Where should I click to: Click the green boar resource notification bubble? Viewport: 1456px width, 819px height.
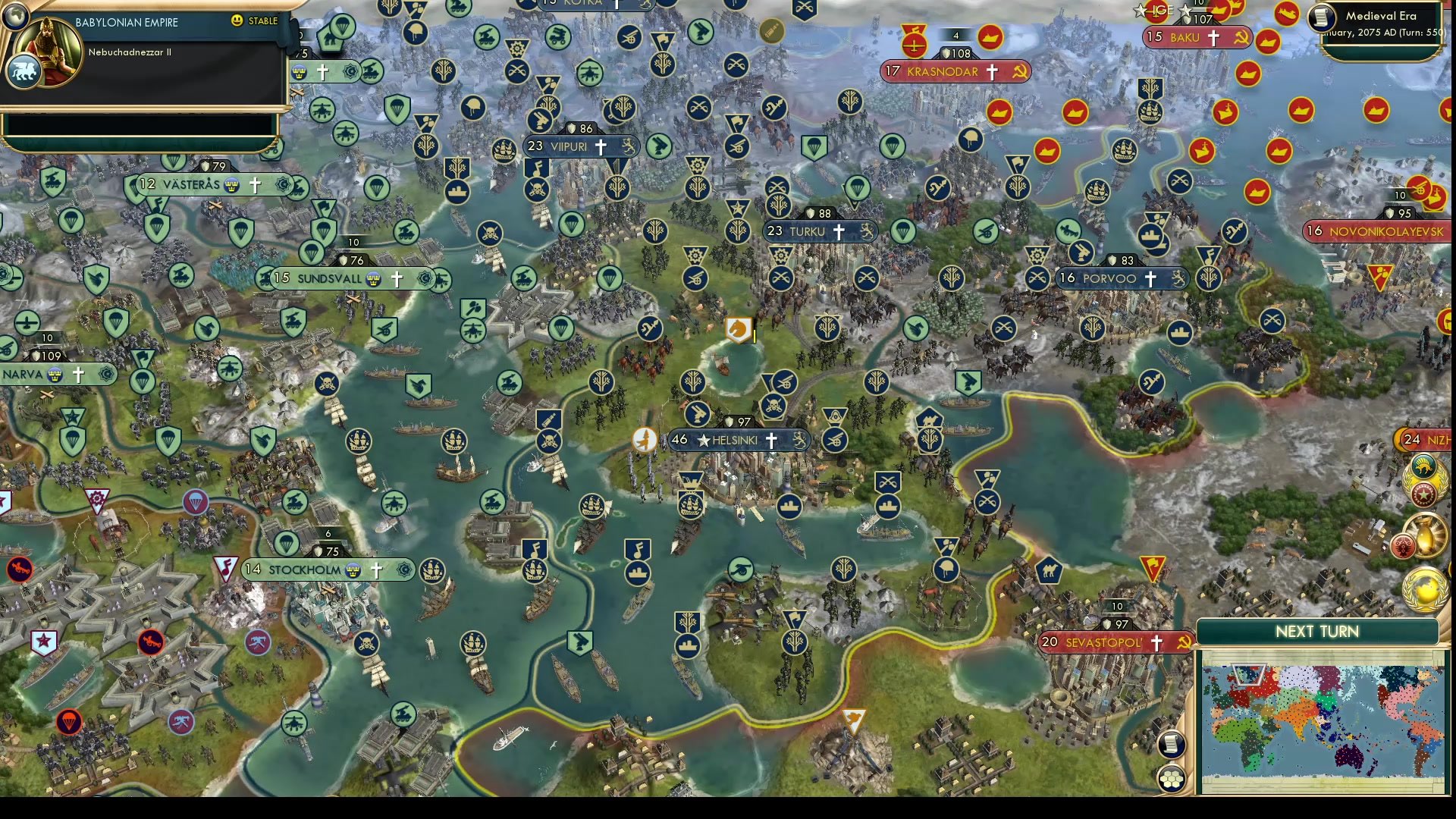point(1423,466)
